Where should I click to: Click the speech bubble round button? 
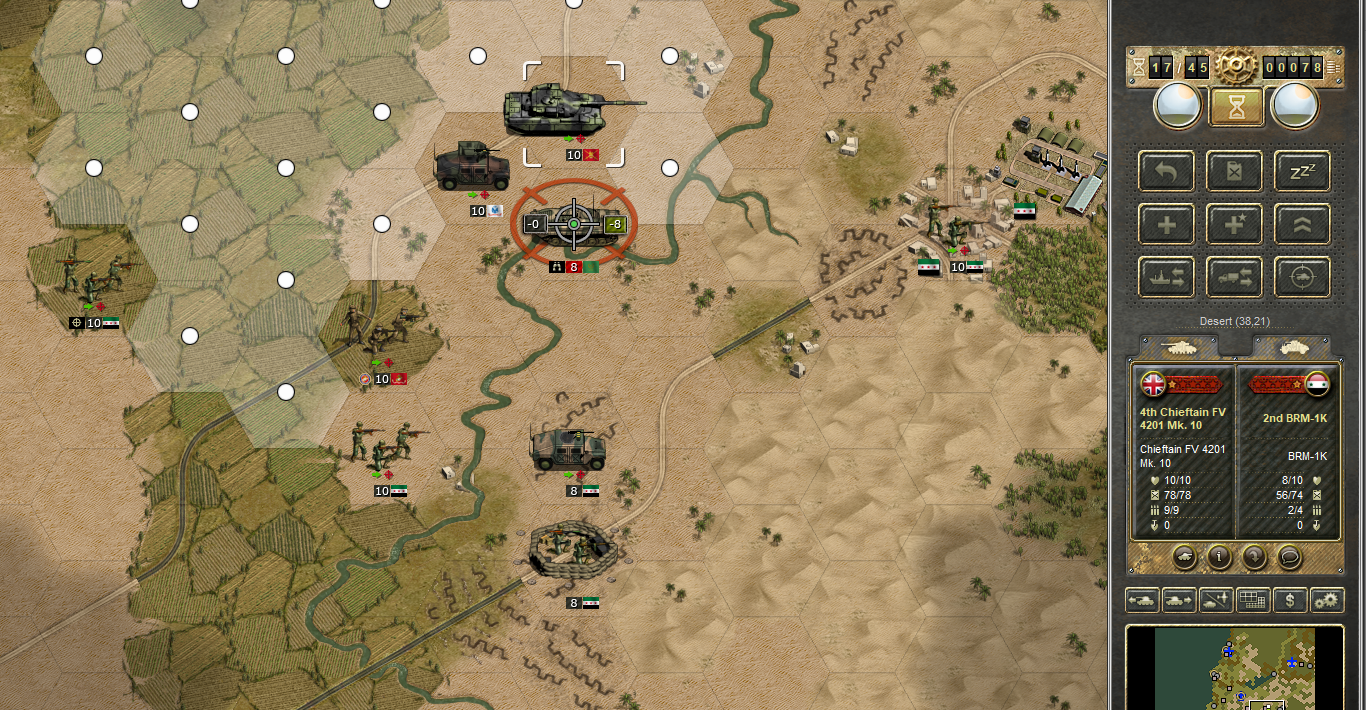pos(1290,555)
